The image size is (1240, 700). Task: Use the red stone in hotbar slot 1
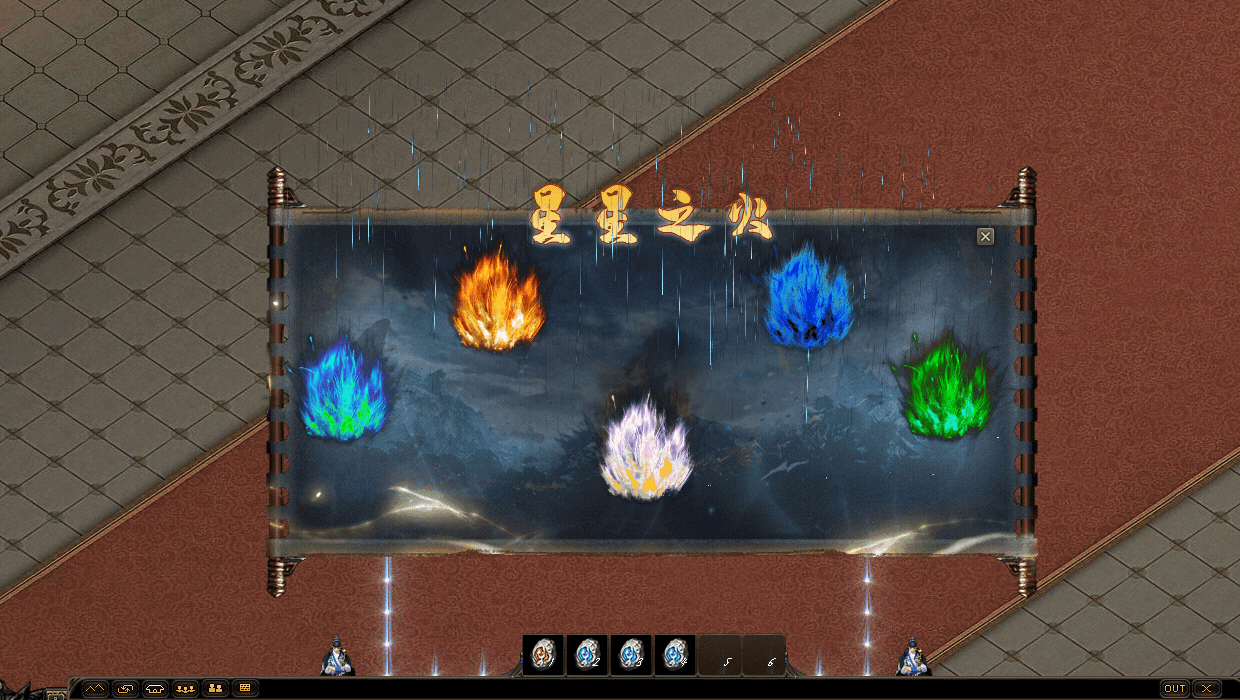543,655
